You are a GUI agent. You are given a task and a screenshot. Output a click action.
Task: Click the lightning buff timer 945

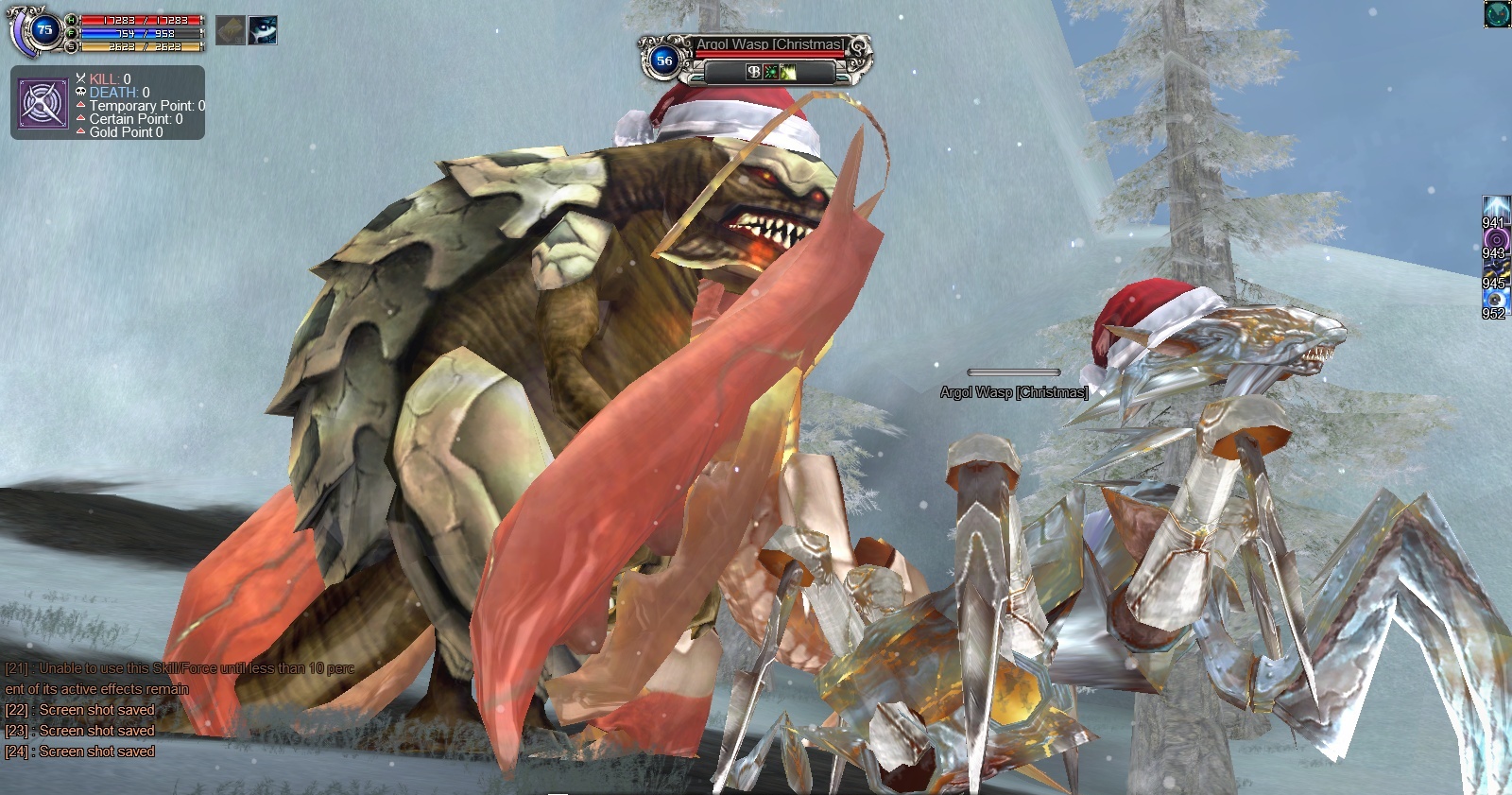click(x=1494, y=270)
